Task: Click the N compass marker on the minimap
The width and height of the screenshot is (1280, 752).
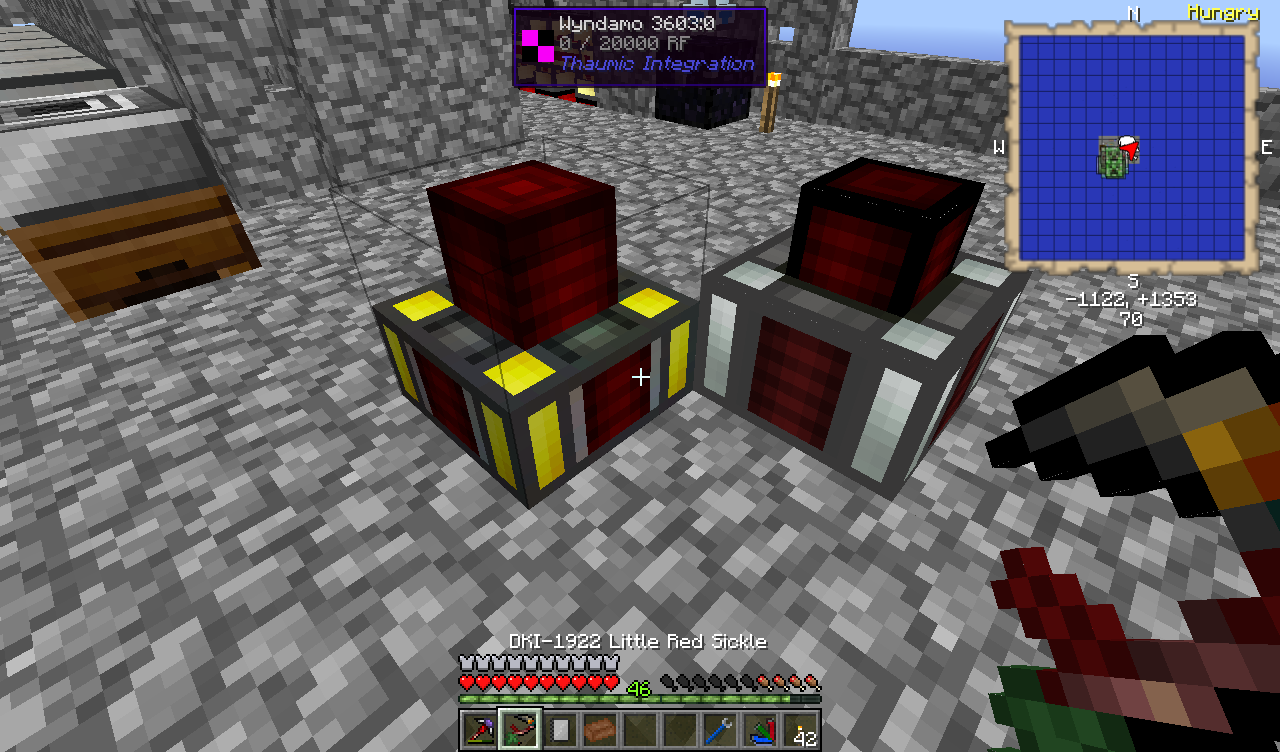Action: tap(1134, 13)
